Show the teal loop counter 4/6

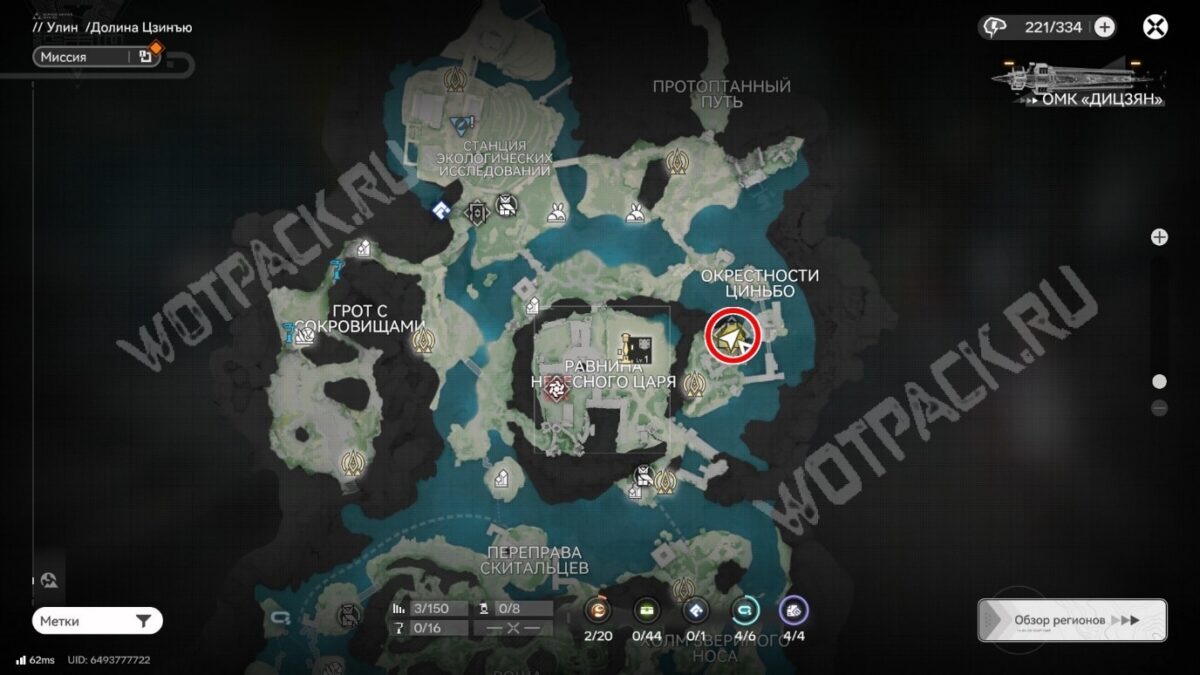tap(745, 610)
